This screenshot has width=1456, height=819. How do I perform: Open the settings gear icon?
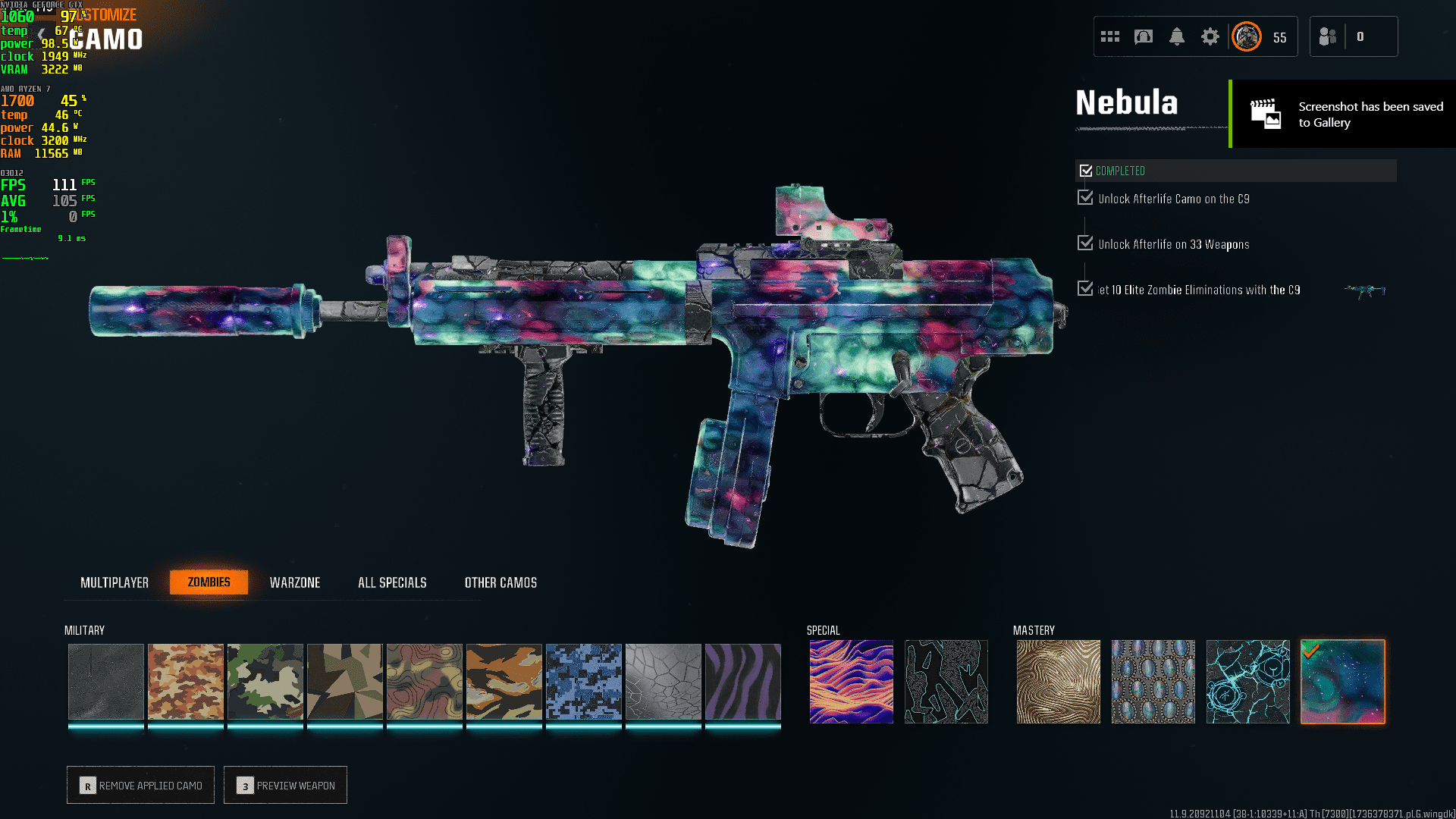click(x=1210, y=36)
